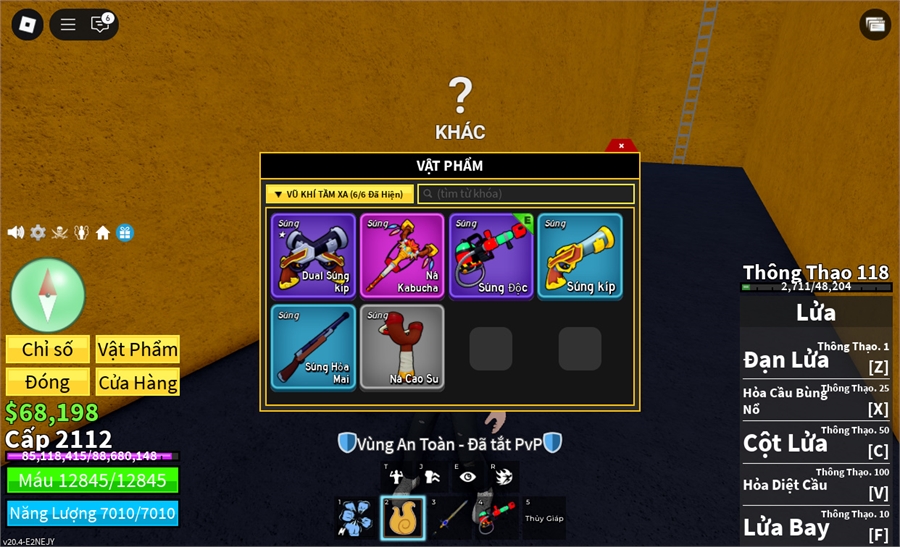900x547 pixels.
Task: Pick the Súng kíp flintlock item
Action: click(x=580, y=256)
